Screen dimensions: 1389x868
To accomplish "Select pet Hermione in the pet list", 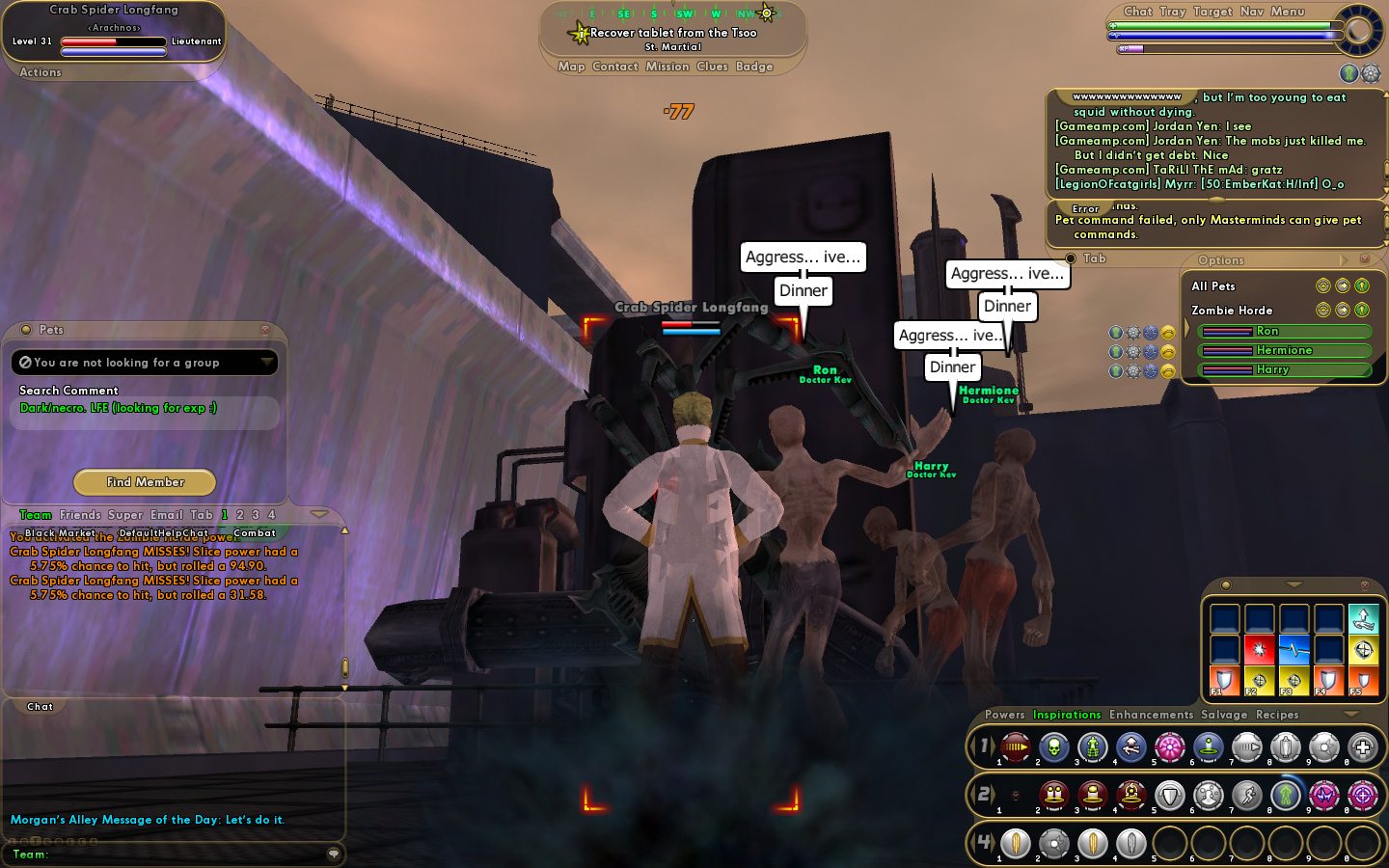I will (1284, 351).
